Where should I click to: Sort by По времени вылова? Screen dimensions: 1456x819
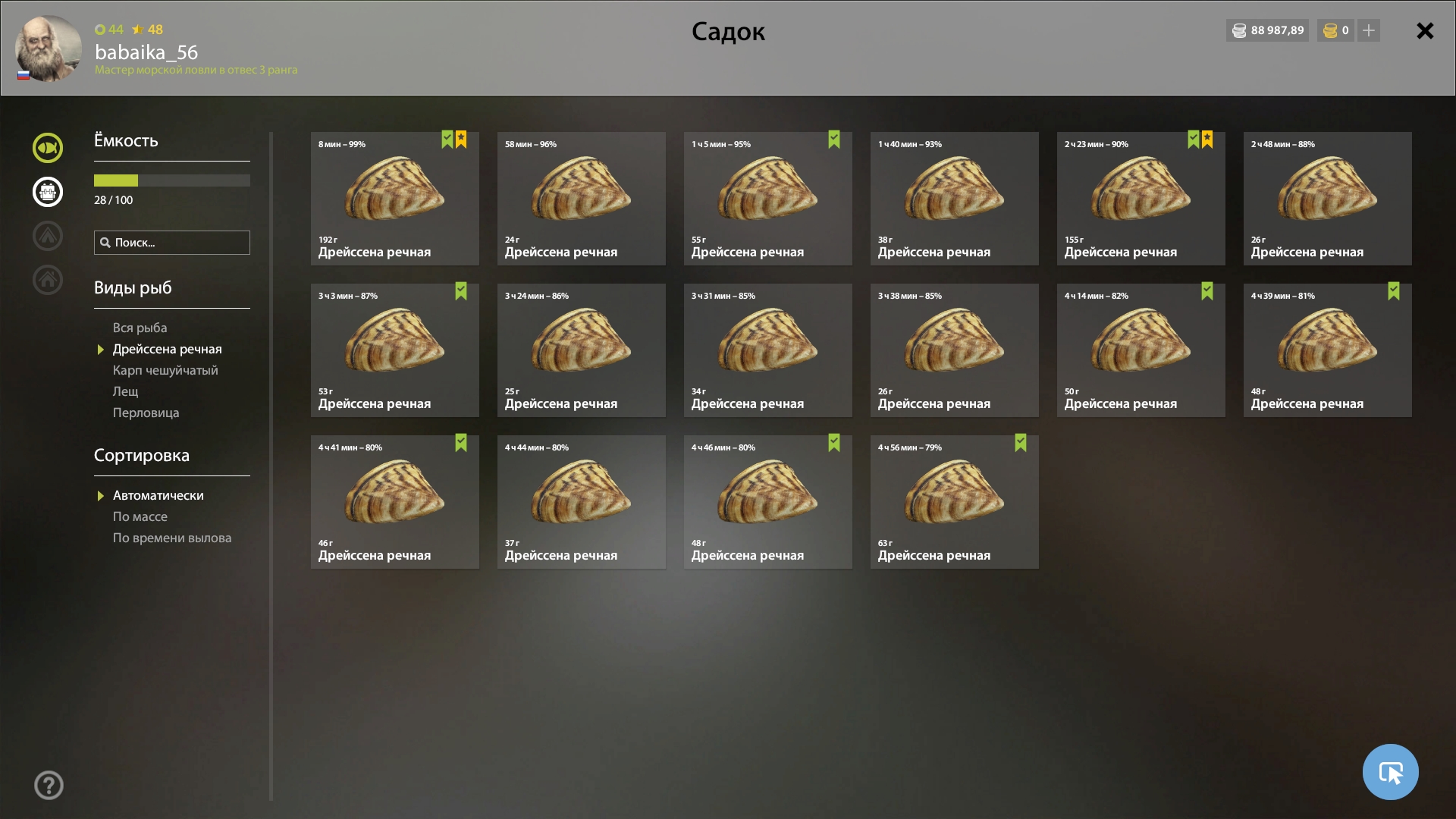click(172, 538)
